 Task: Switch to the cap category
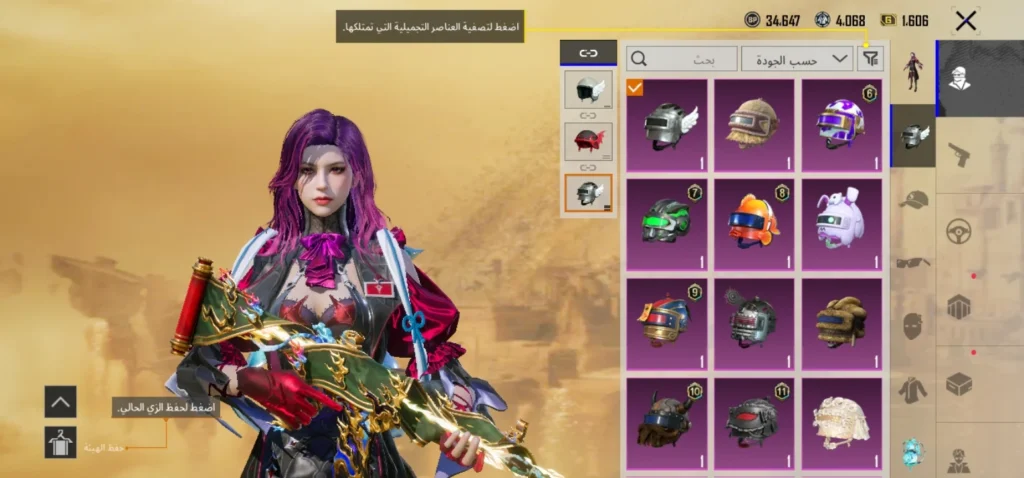(913, 200)
